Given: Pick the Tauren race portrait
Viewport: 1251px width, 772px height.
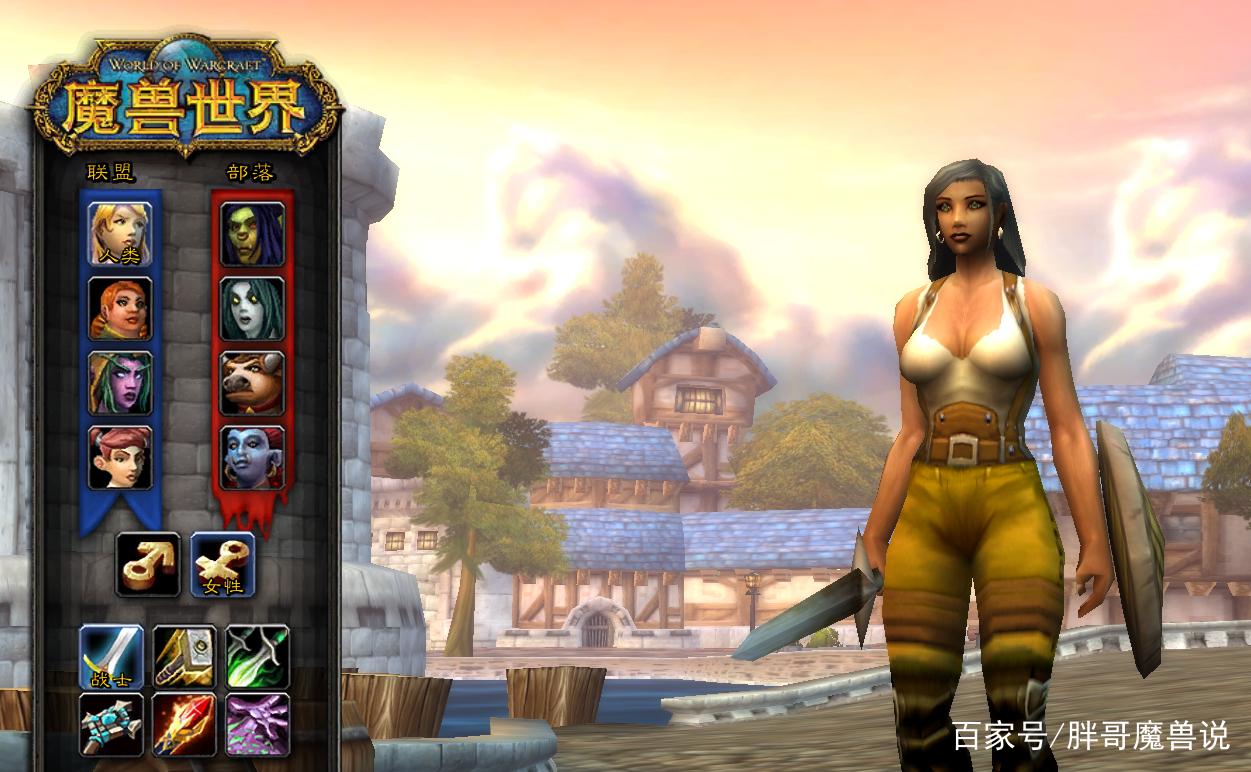Looking at the screenshot, I should click(x=252, y=383).
